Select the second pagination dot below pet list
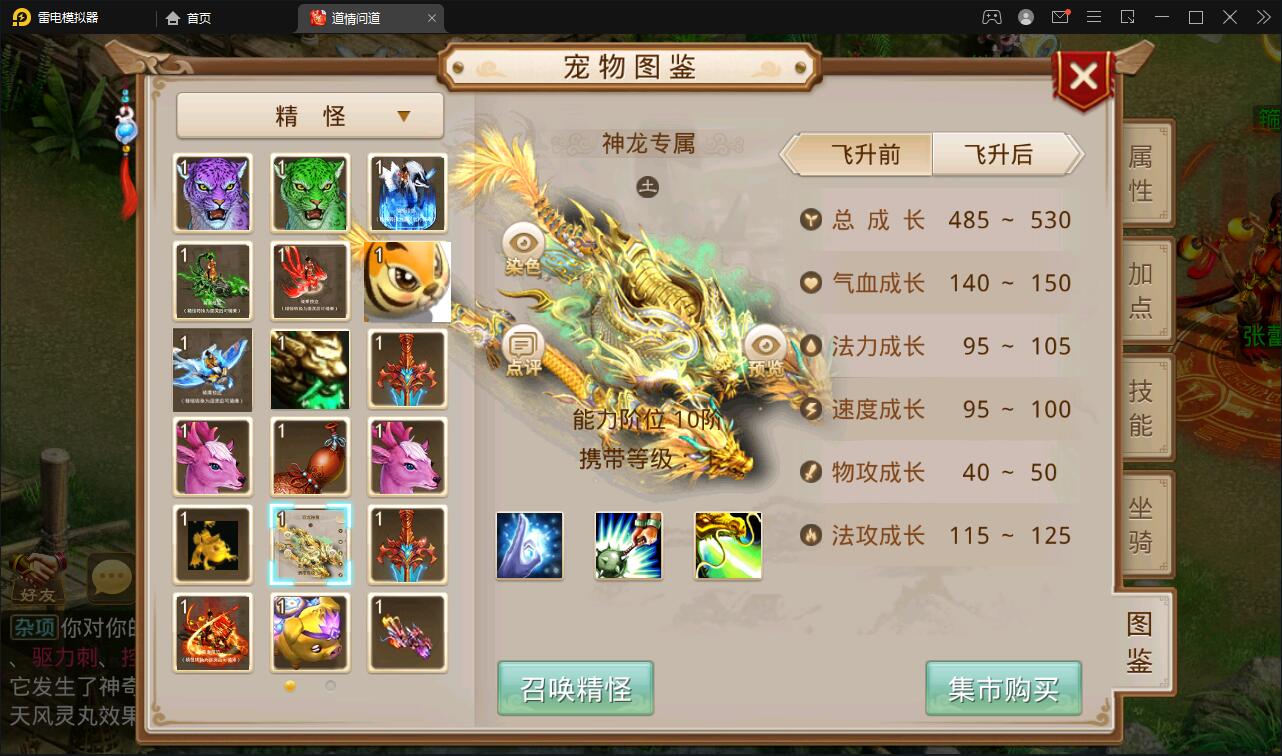 pos(329,686)
